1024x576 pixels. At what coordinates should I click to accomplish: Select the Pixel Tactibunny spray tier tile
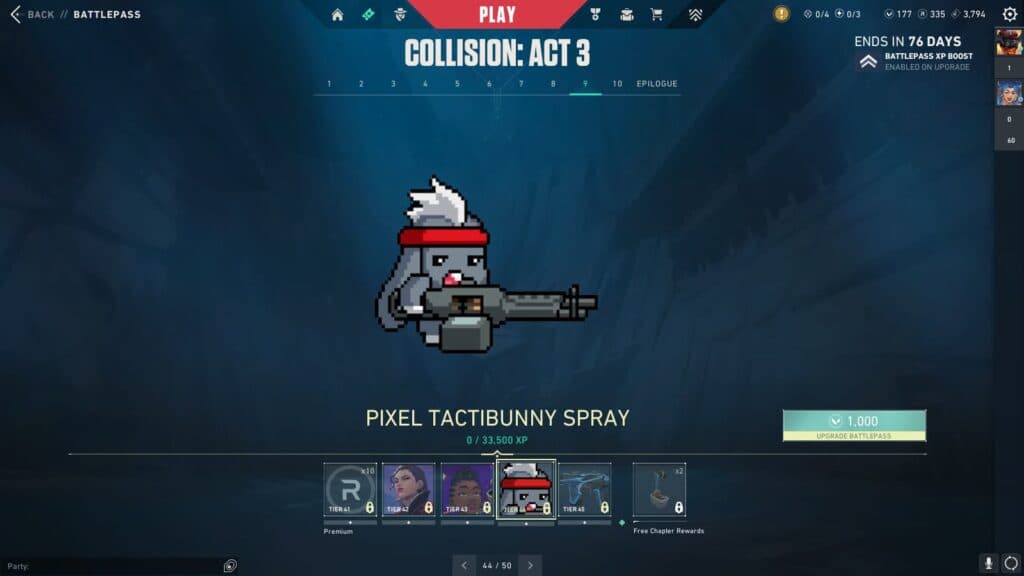coord(526,489)
